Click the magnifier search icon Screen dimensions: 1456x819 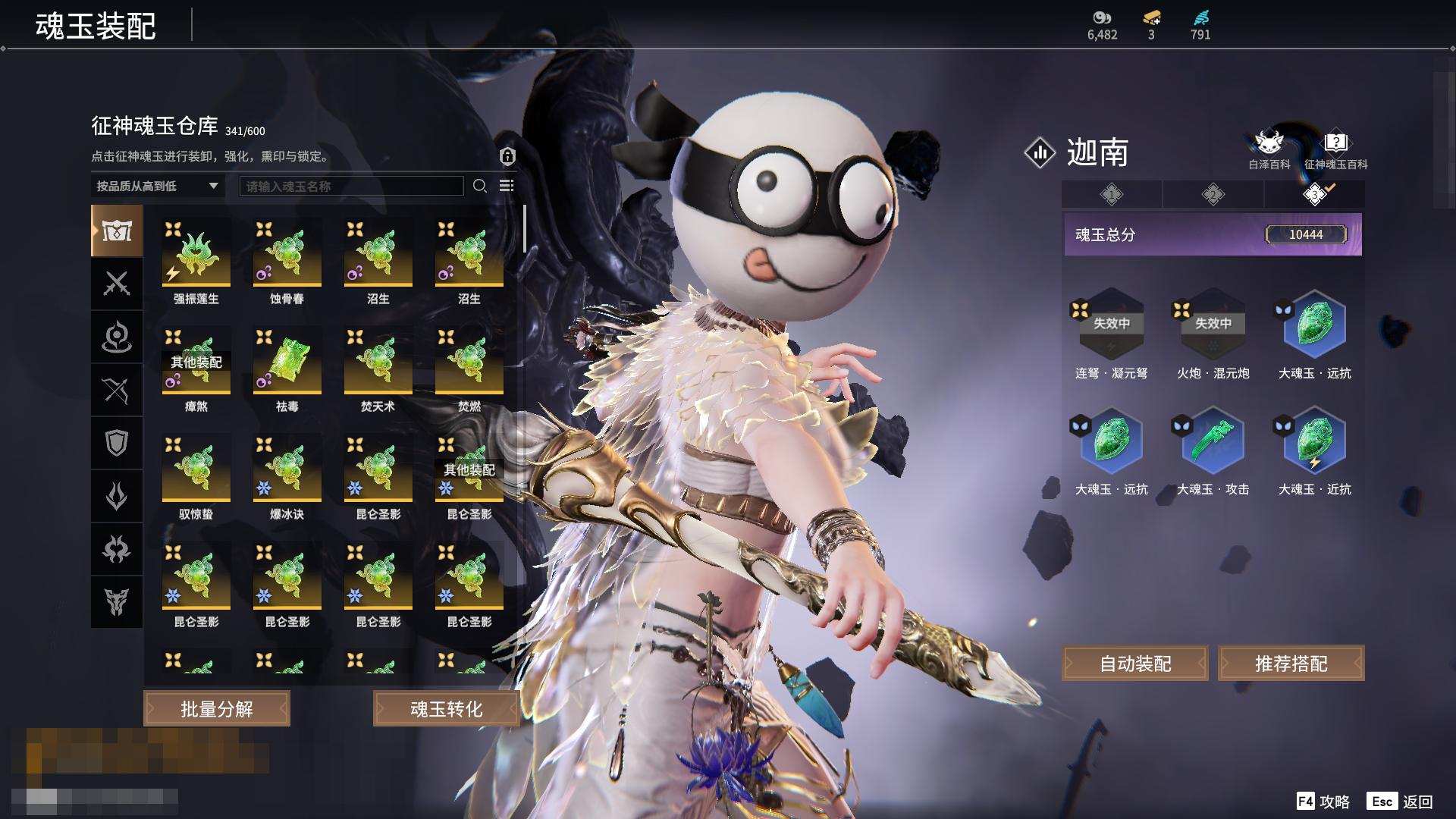click(479, 186)
